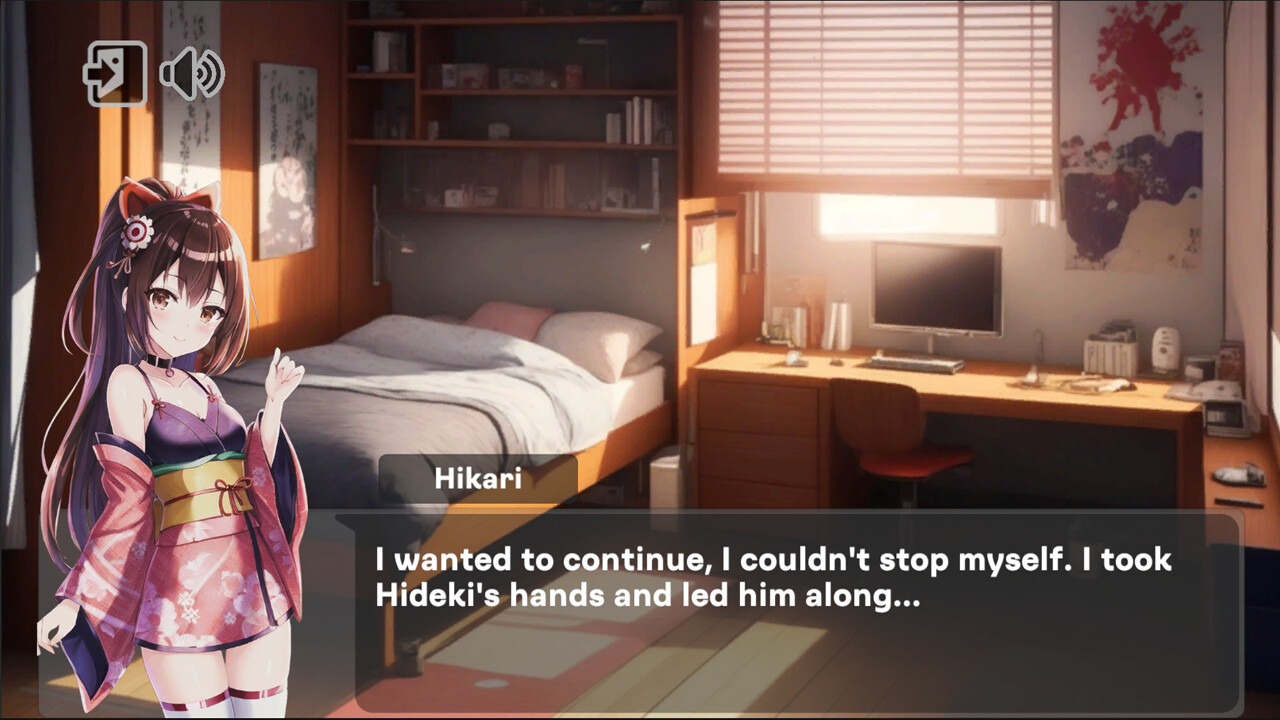Open game audio settings via speaker icon
The image size is (1280, 720).
(x=190, y=73)
